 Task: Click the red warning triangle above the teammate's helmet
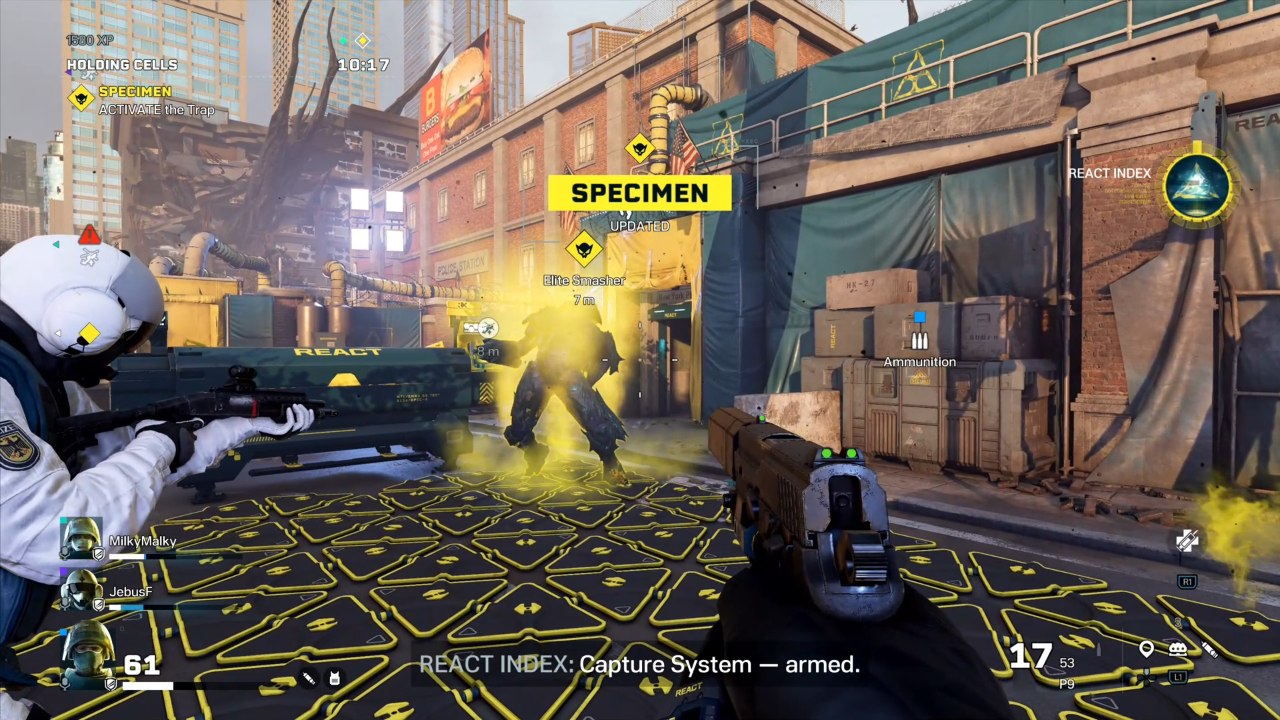click(90, 234)
